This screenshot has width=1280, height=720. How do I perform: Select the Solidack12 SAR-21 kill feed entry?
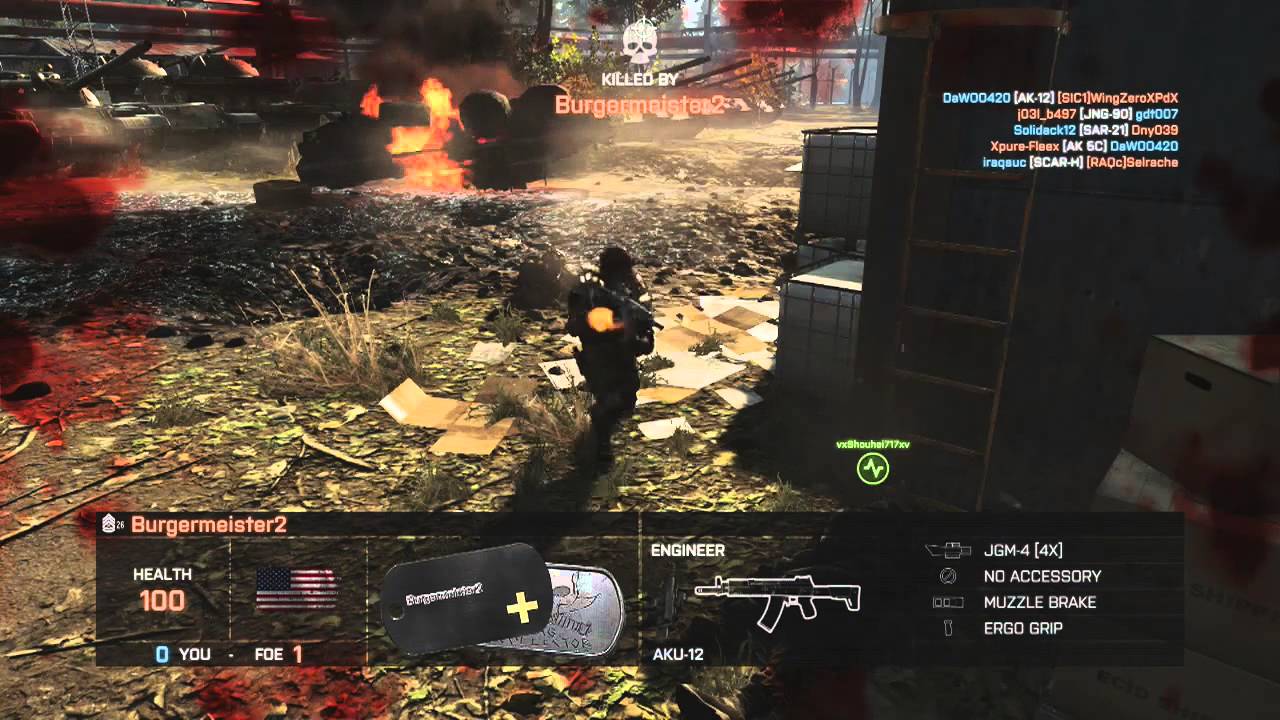1095,130
